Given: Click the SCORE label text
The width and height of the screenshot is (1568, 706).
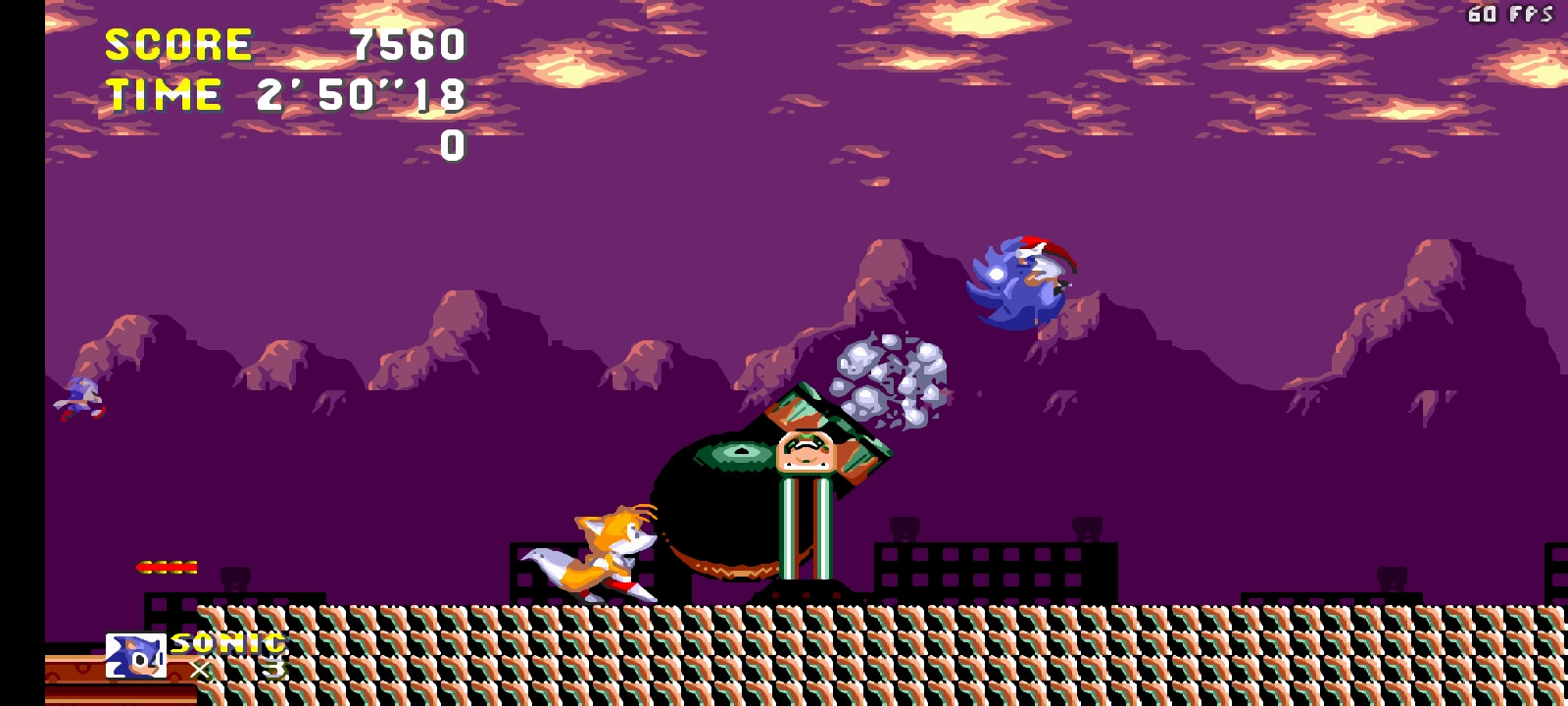Looking at the screenshot, I should pos(177,44).
